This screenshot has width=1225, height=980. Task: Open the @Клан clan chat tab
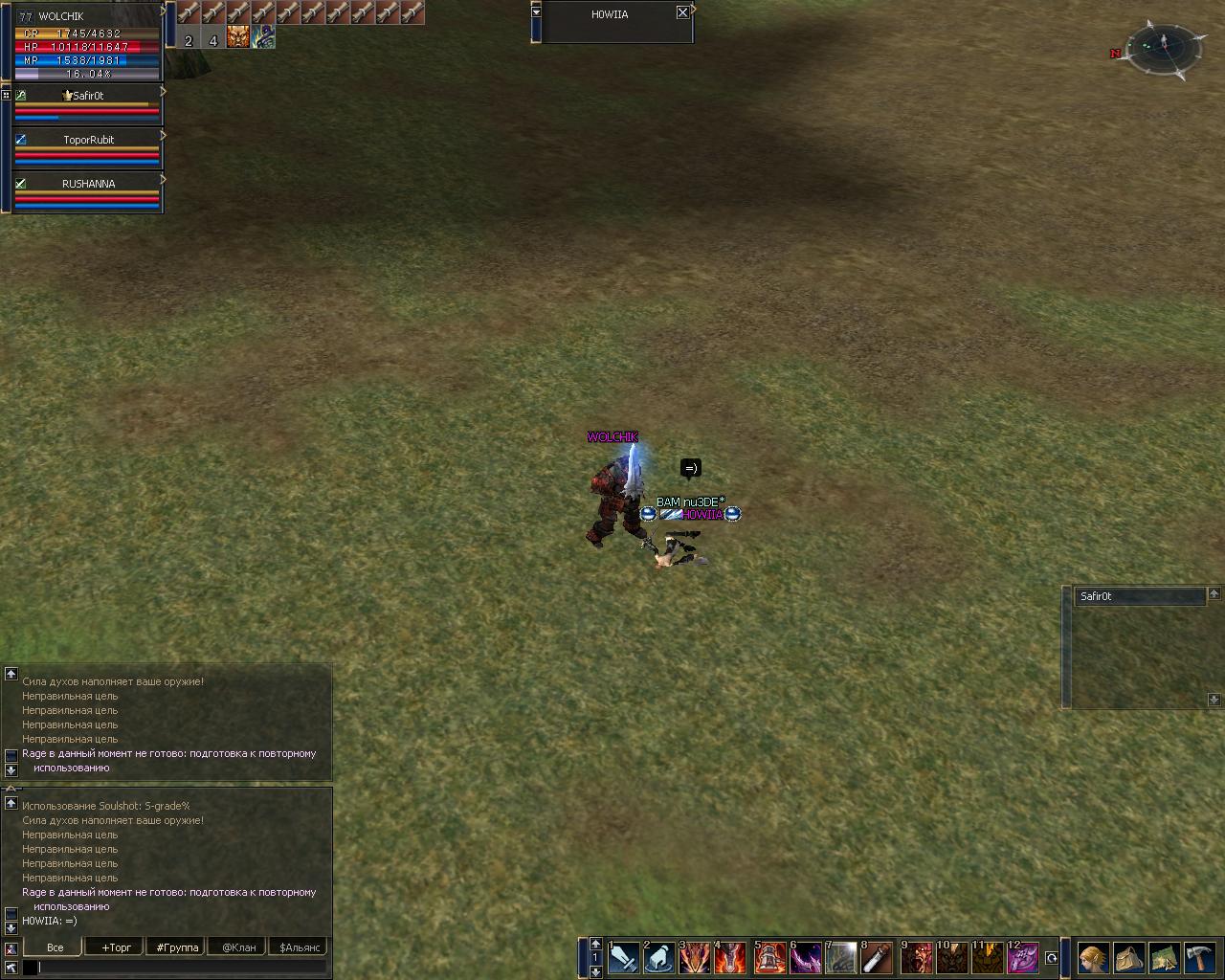point(238,947)
